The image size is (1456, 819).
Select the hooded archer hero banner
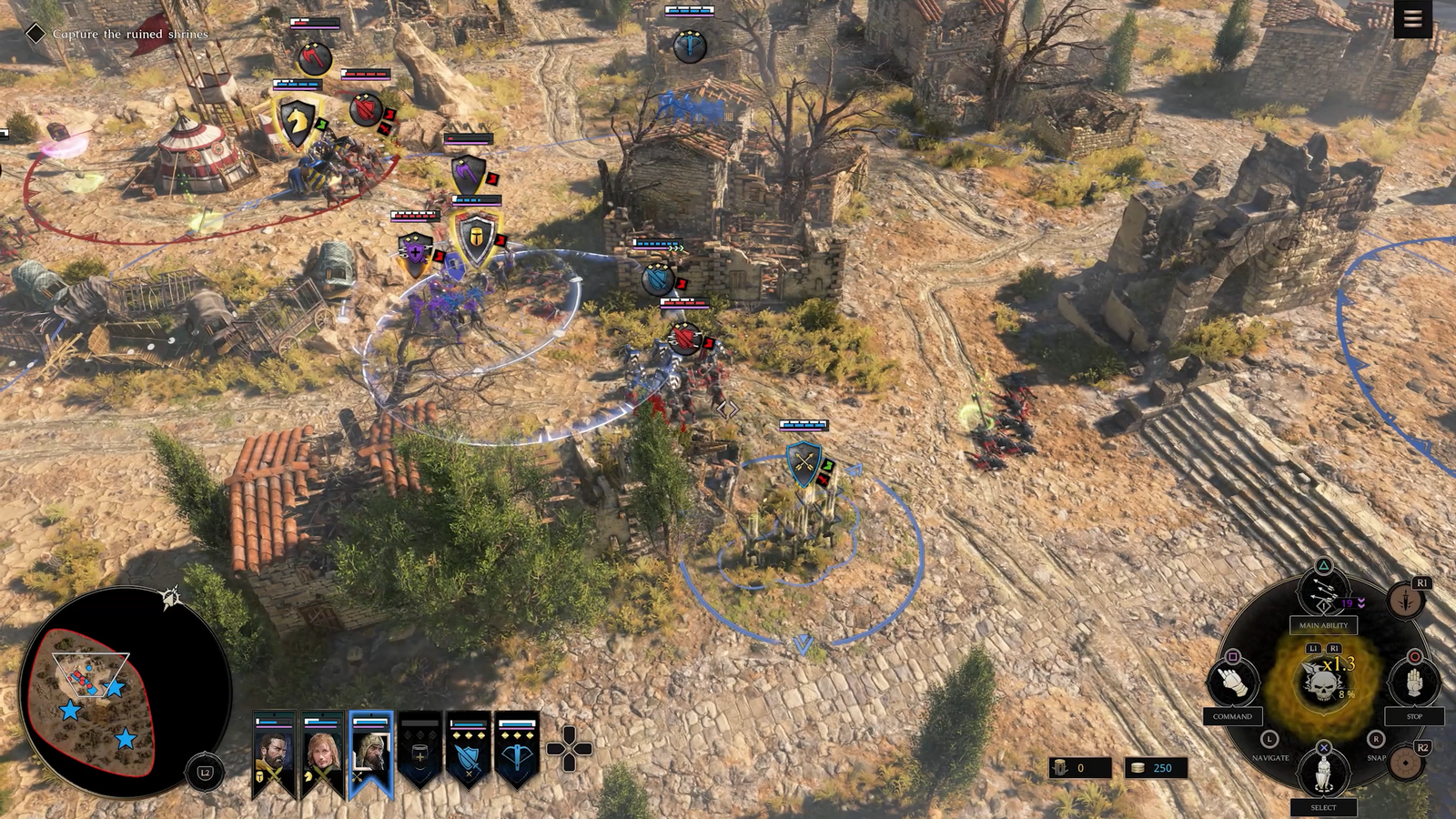(371, 754)
